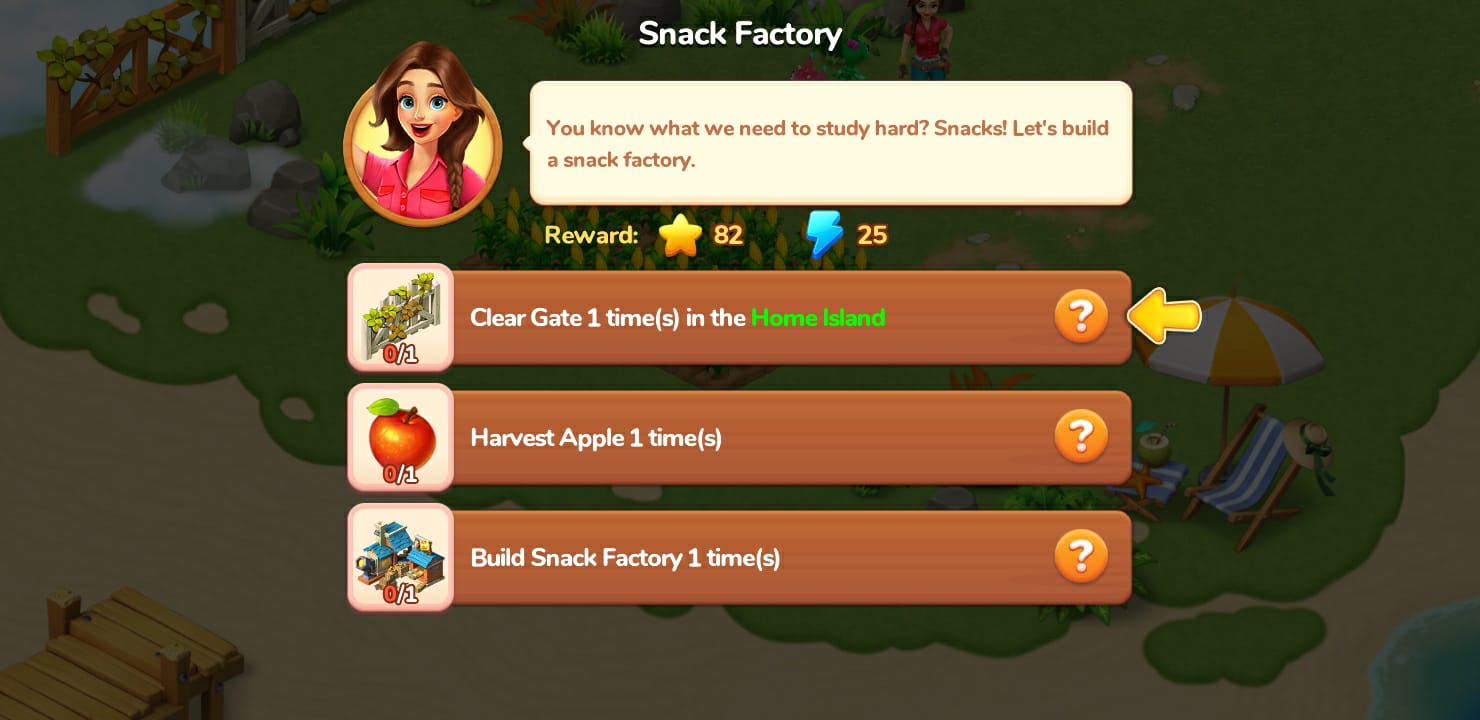
Task: Open help for the Clear Gate objective
Action: (1081, 317)
